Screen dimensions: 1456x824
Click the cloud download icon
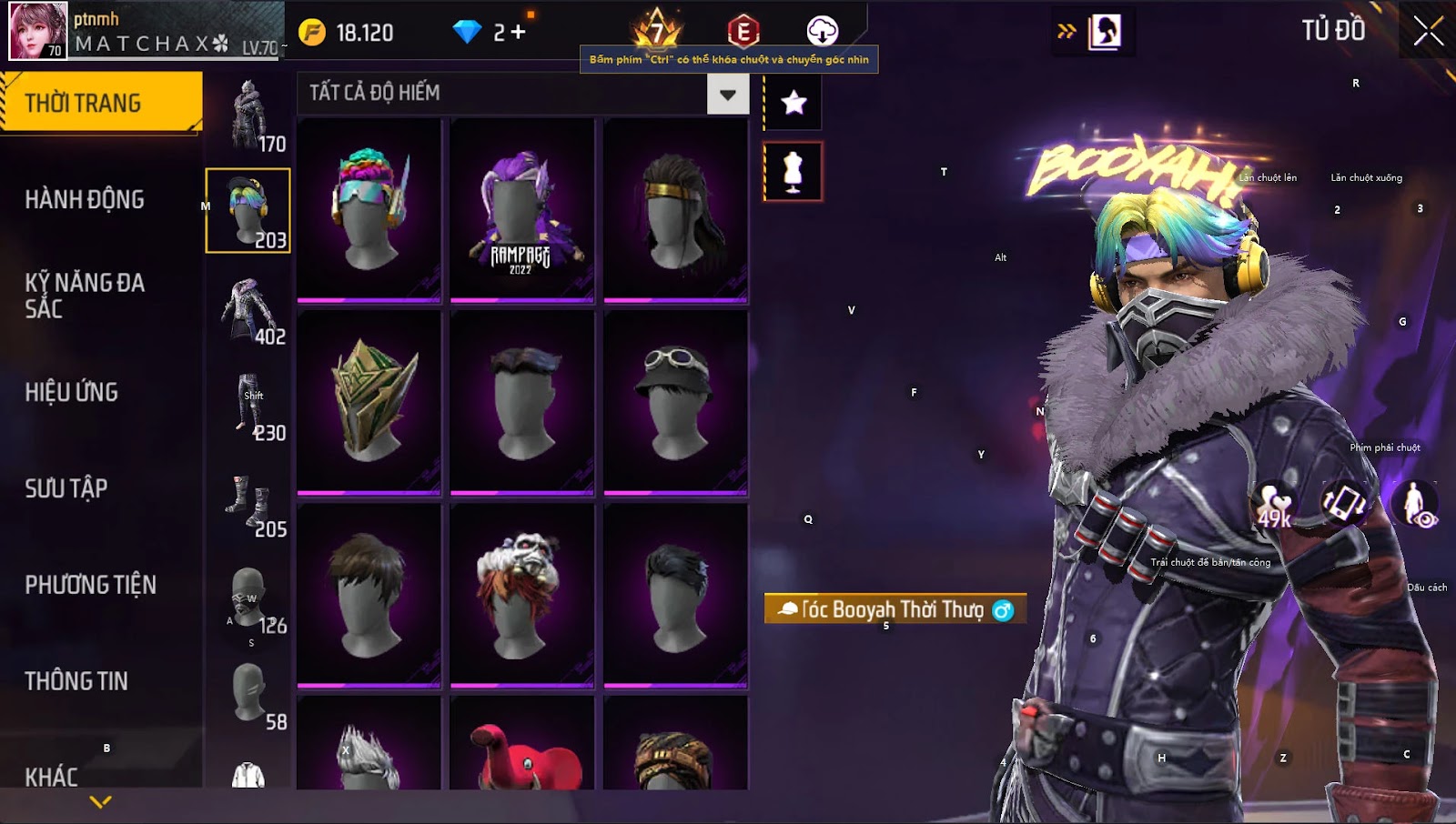[822, 31]
